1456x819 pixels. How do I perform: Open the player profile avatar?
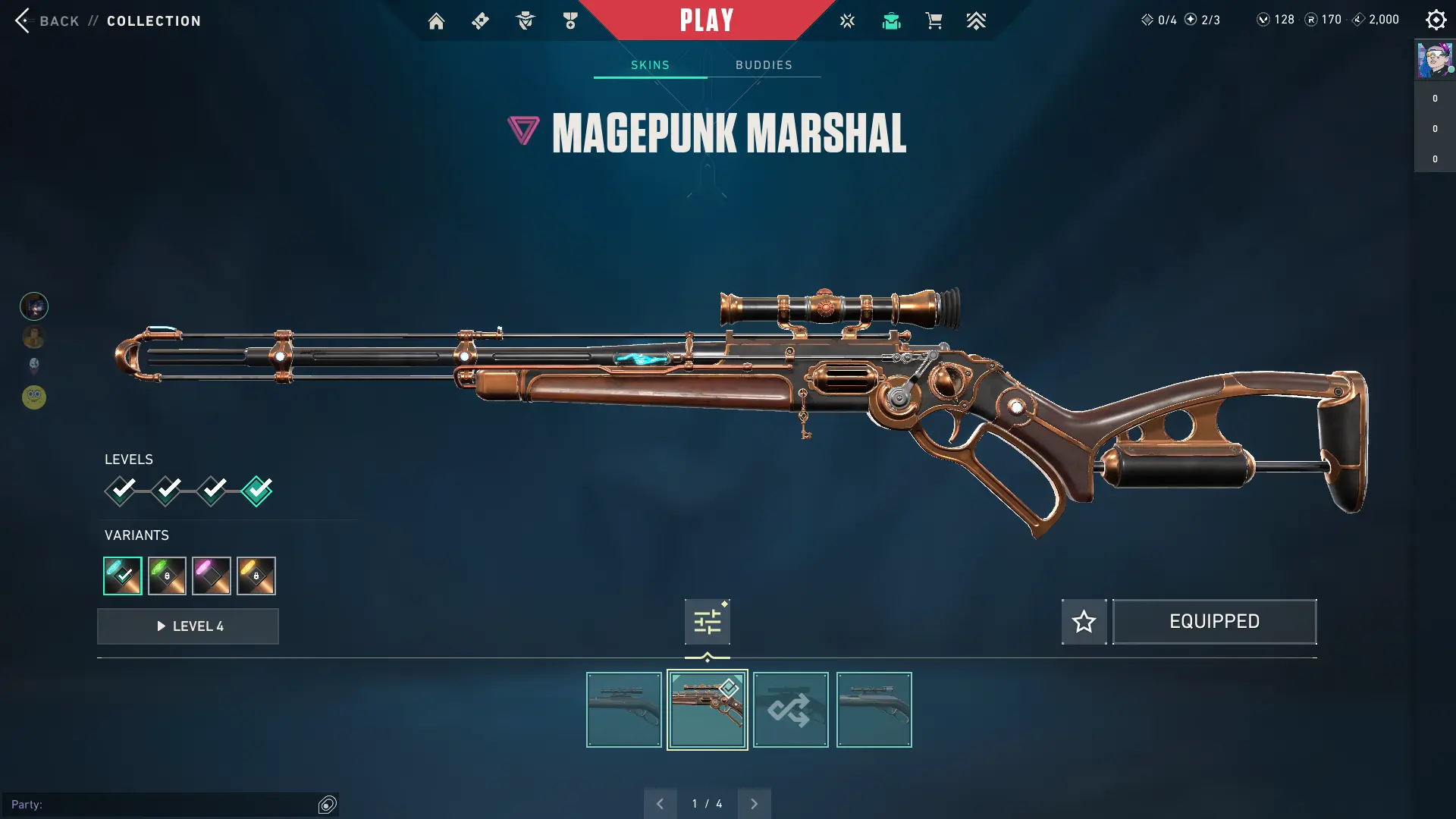(1434, 60)
